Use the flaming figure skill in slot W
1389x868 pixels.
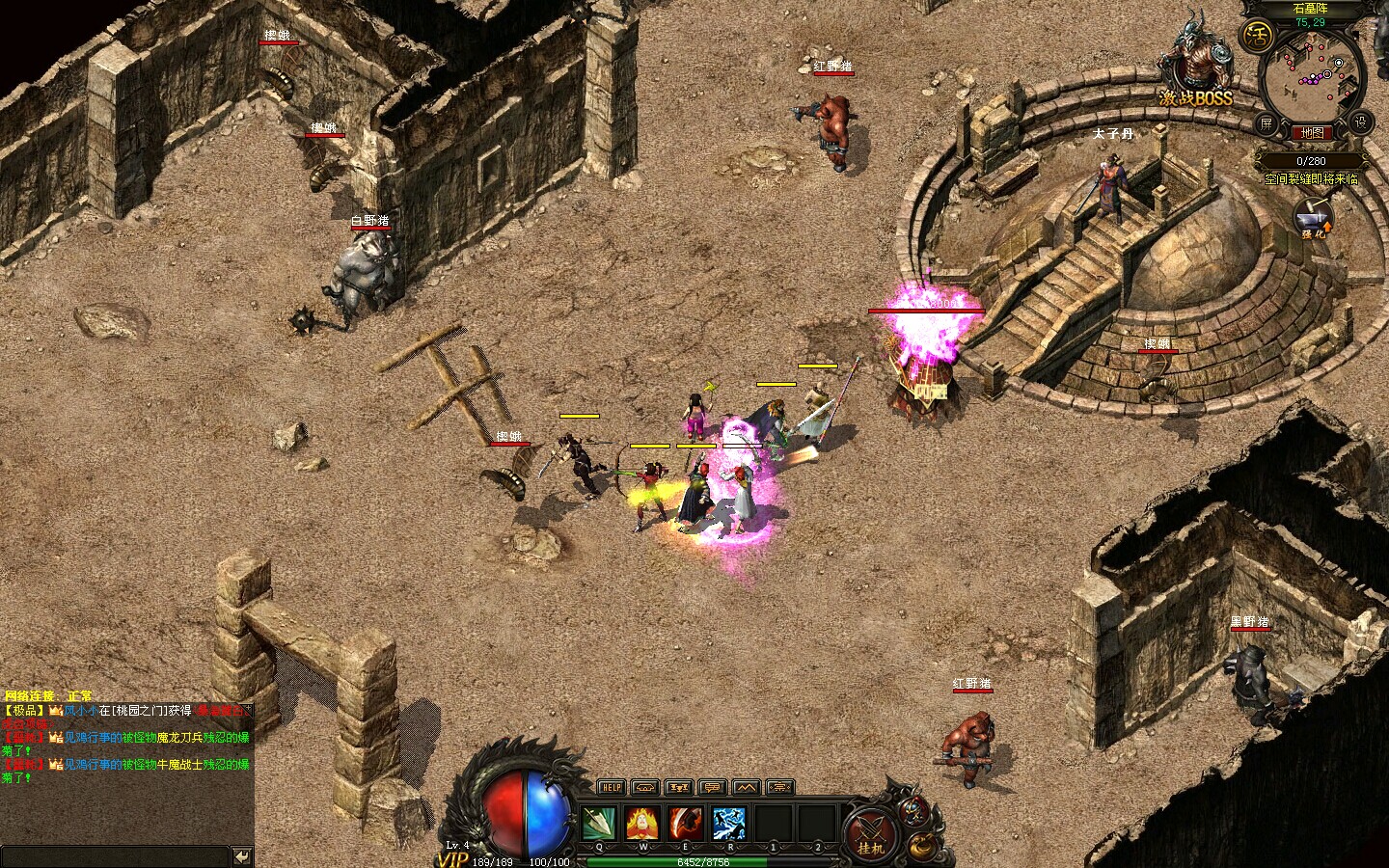tap(642, 824)
